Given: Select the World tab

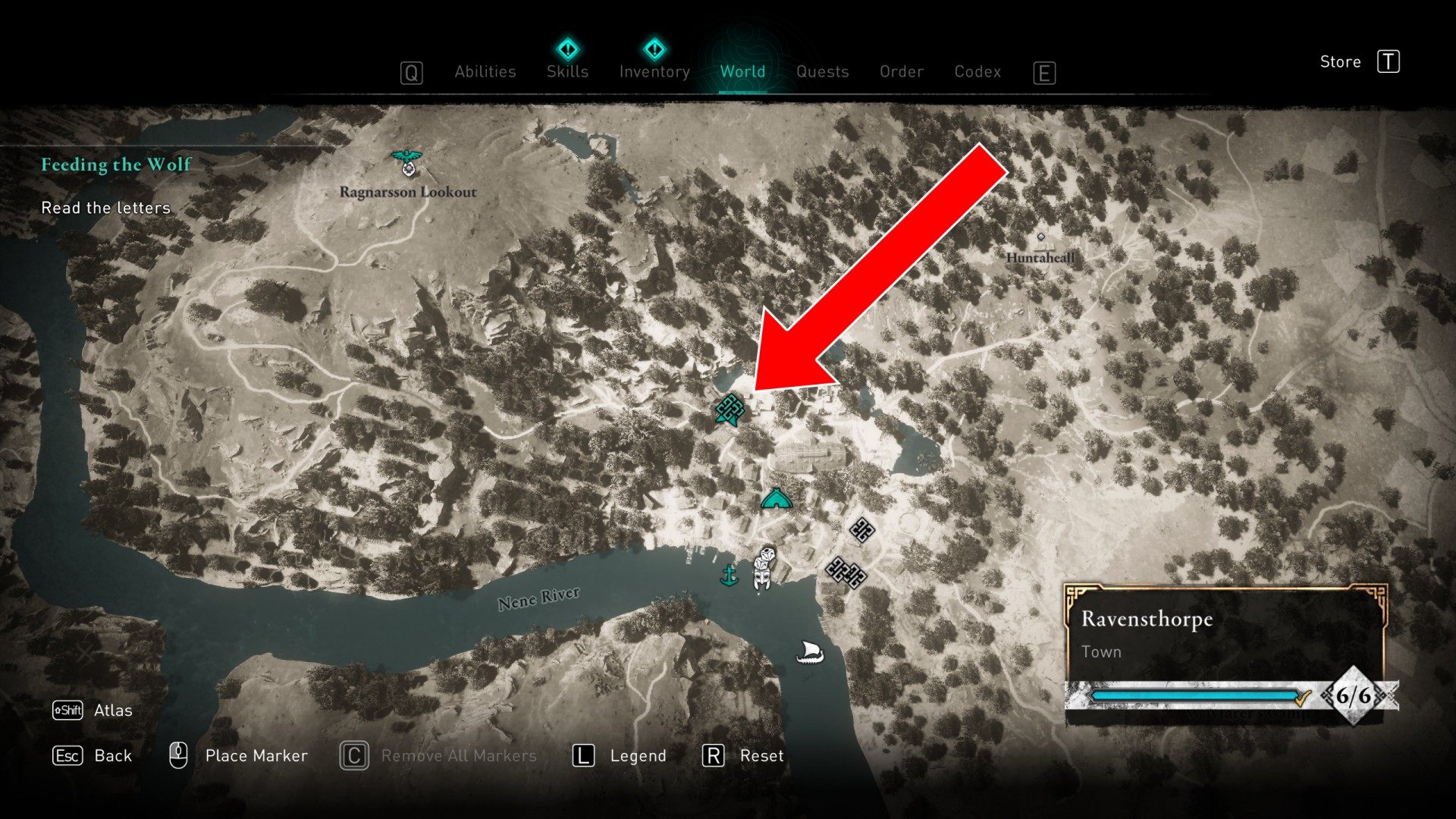Looking at the screenshot, I should (x=742, y=71).
